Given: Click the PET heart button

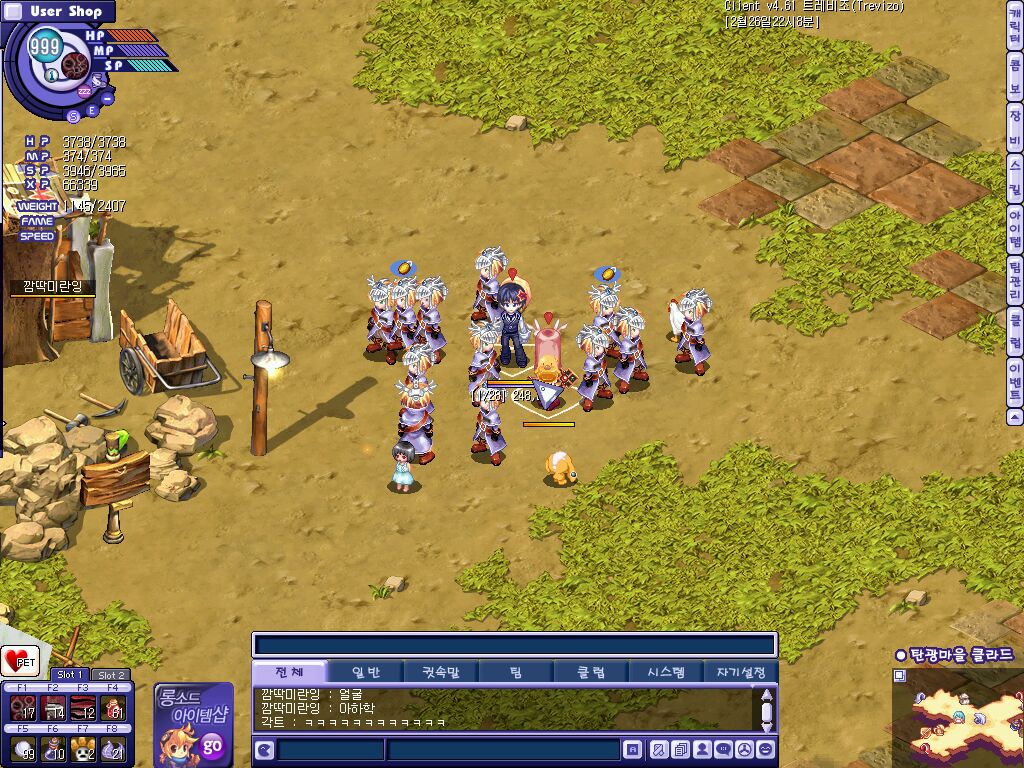Looking at the screenshot, I should tap(20, 661).
